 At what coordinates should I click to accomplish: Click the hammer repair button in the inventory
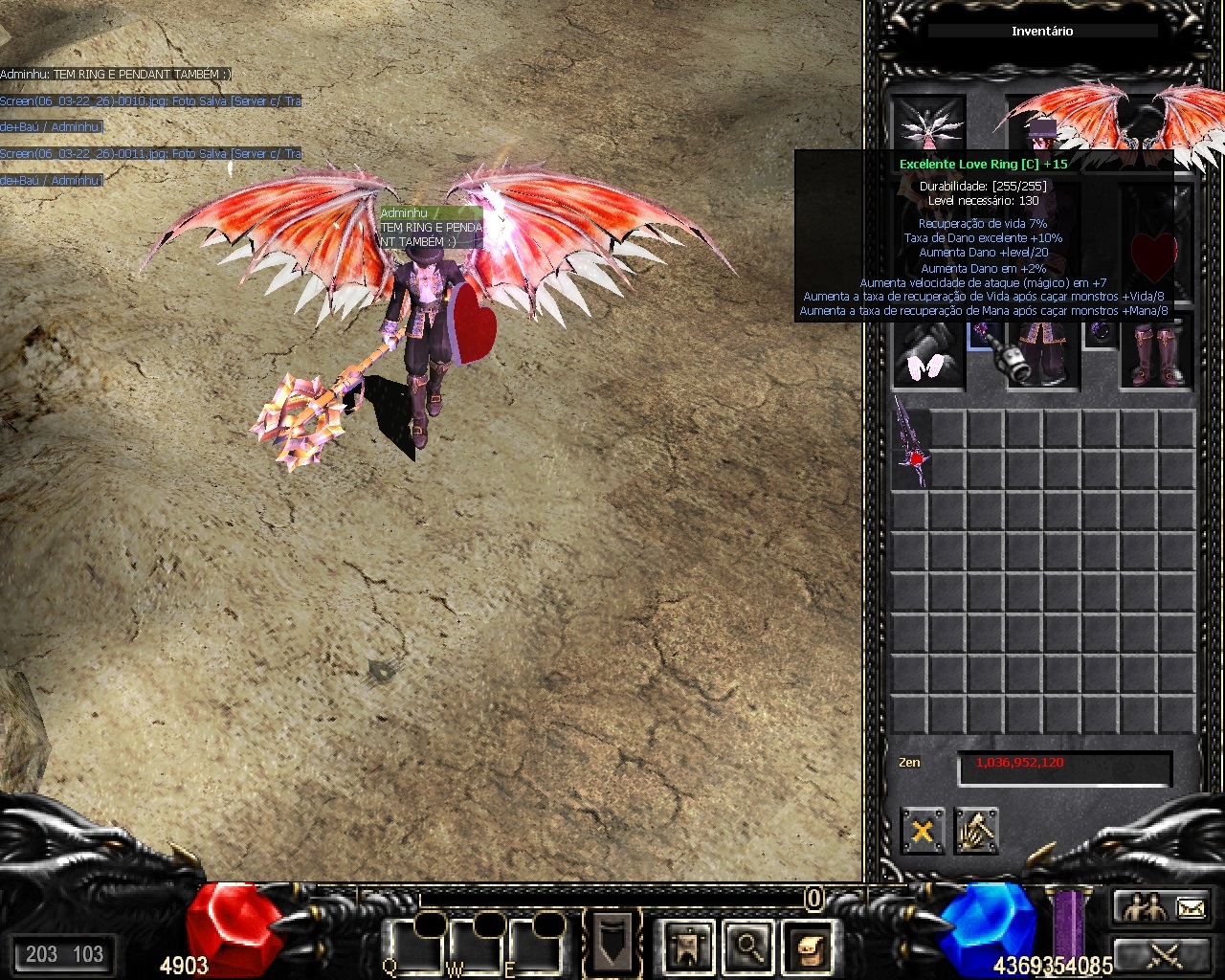click(x=976, y=831)
